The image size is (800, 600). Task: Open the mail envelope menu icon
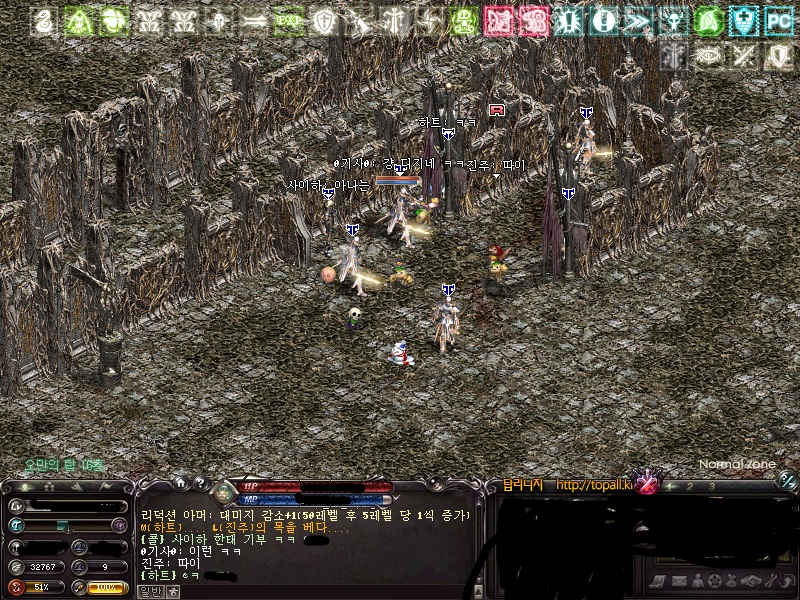(x=679, y=581)
